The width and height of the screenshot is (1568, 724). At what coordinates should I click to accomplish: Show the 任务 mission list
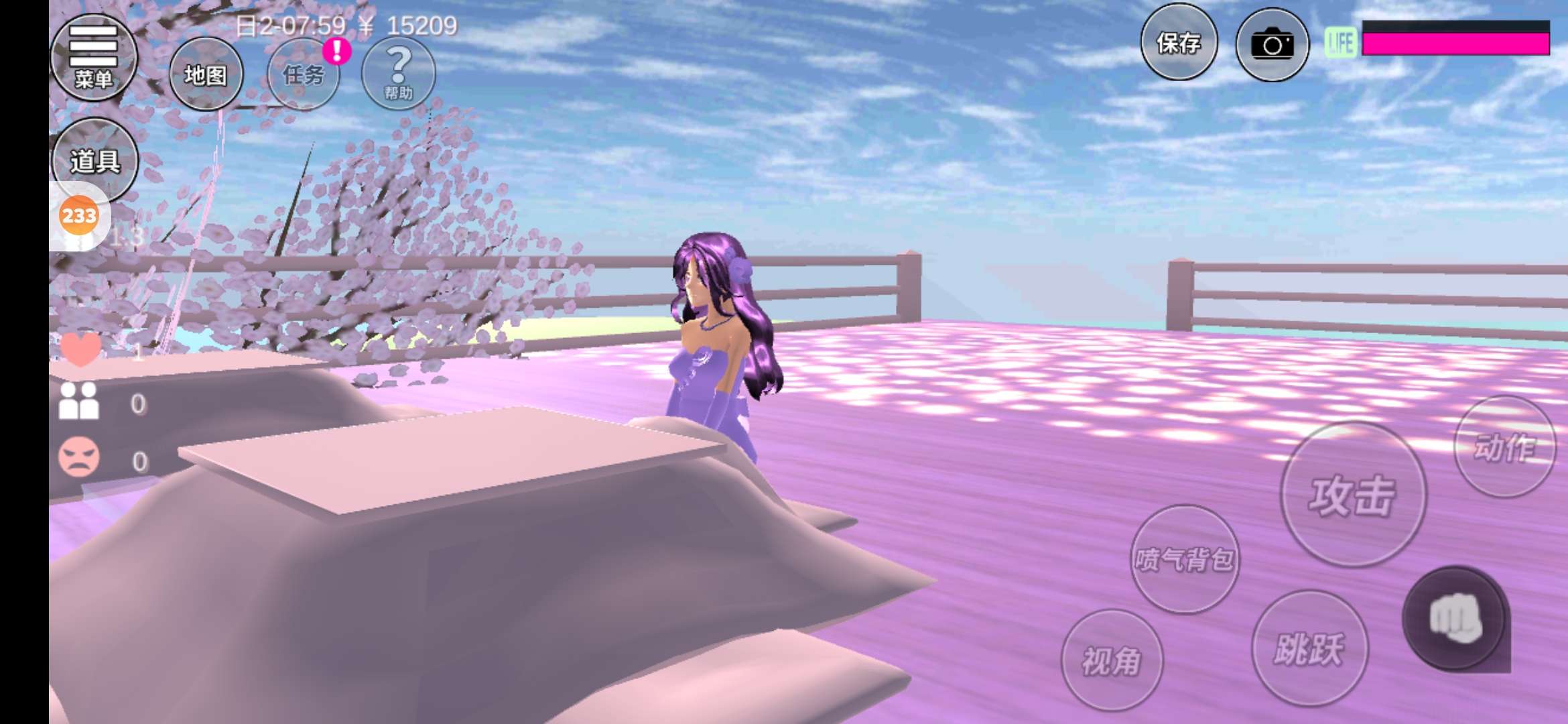click(304, 74)
